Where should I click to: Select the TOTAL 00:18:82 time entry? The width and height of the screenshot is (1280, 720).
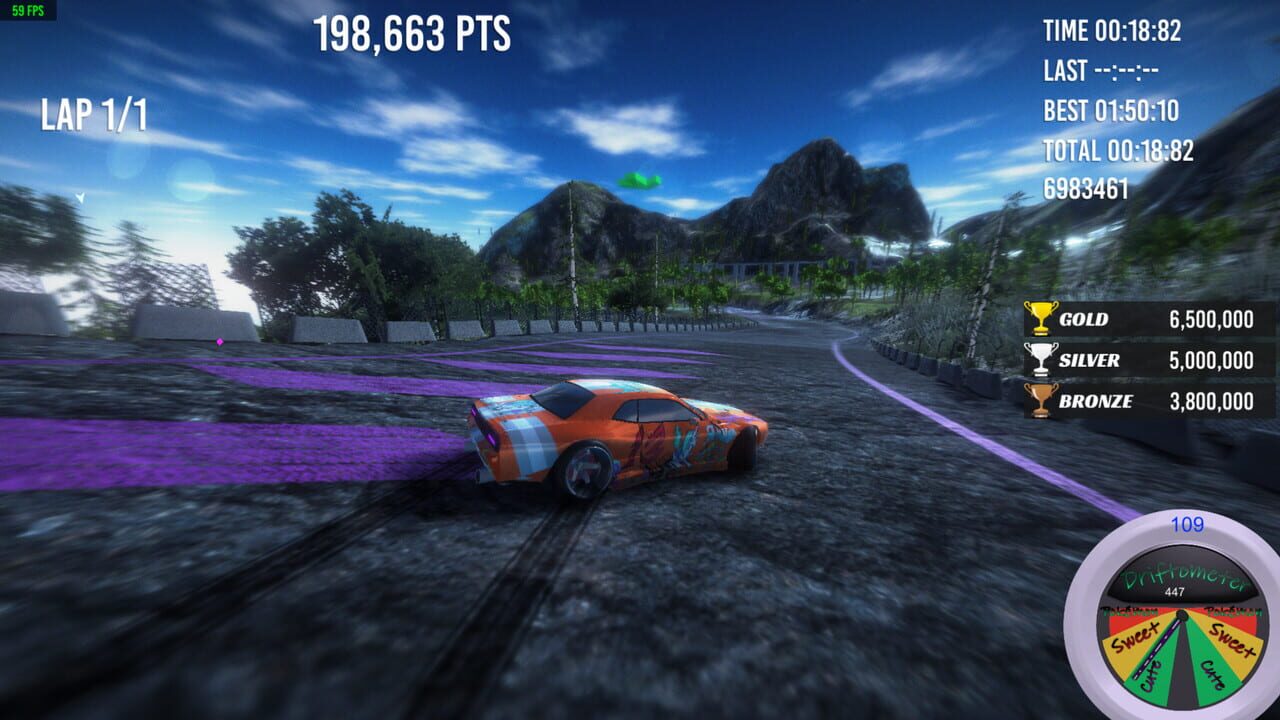pyautogui.click(x=1120, y=149)
